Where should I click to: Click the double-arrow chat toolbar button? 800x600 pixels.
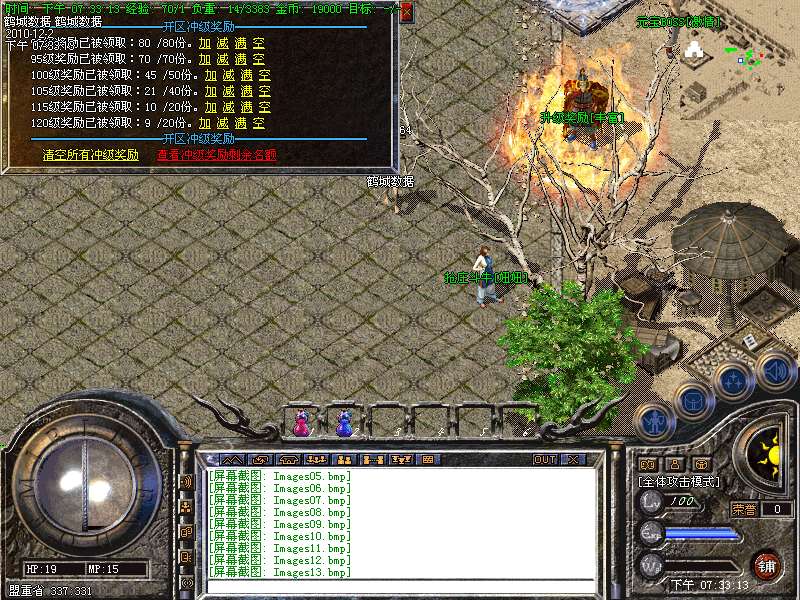pos(232,460)
